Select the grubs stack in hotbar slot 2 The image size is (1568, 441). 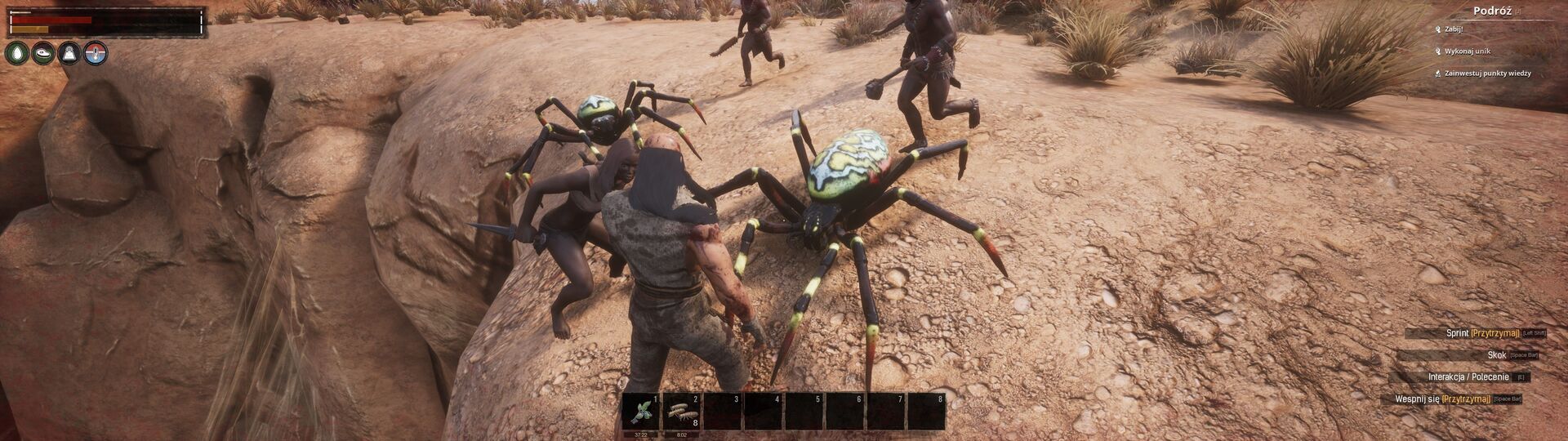click(682, 411)
